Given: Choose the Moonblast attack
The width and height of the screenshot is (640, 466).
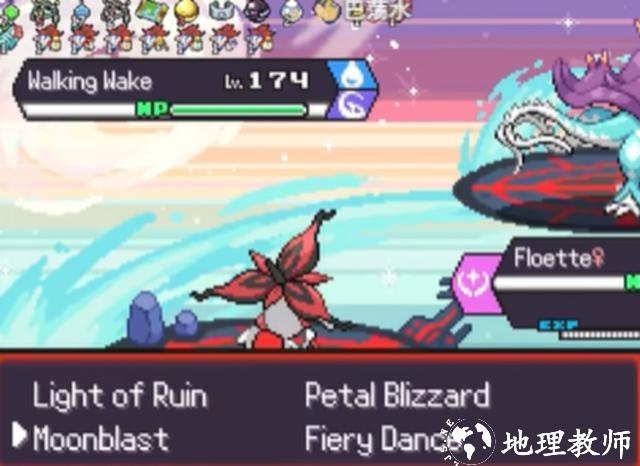Looking at the screenshot, I should [100, 438].
